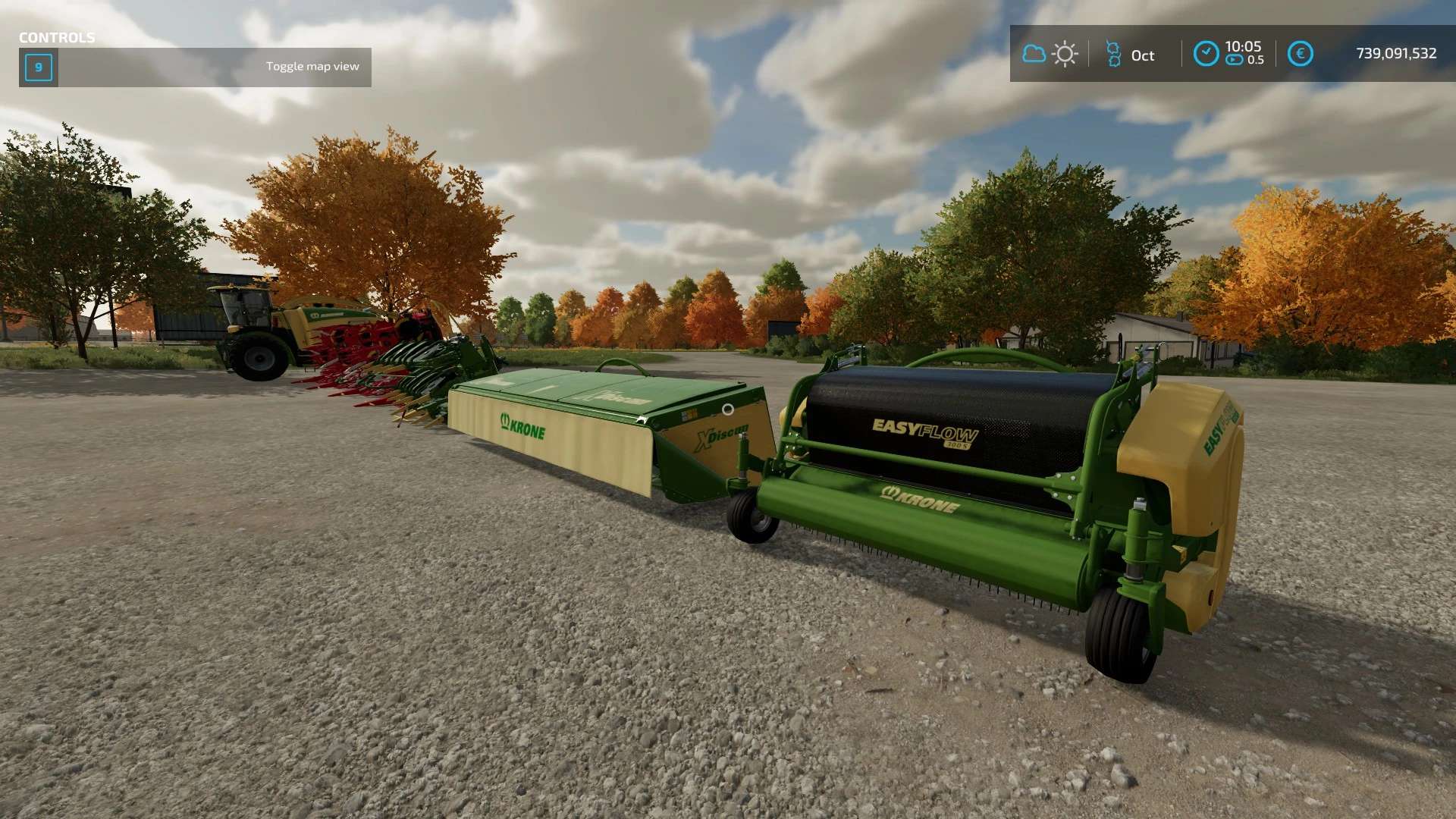Screen dimensions: 1456x819
Task: Select the sunny weather icon
Action: point(1065,54)
